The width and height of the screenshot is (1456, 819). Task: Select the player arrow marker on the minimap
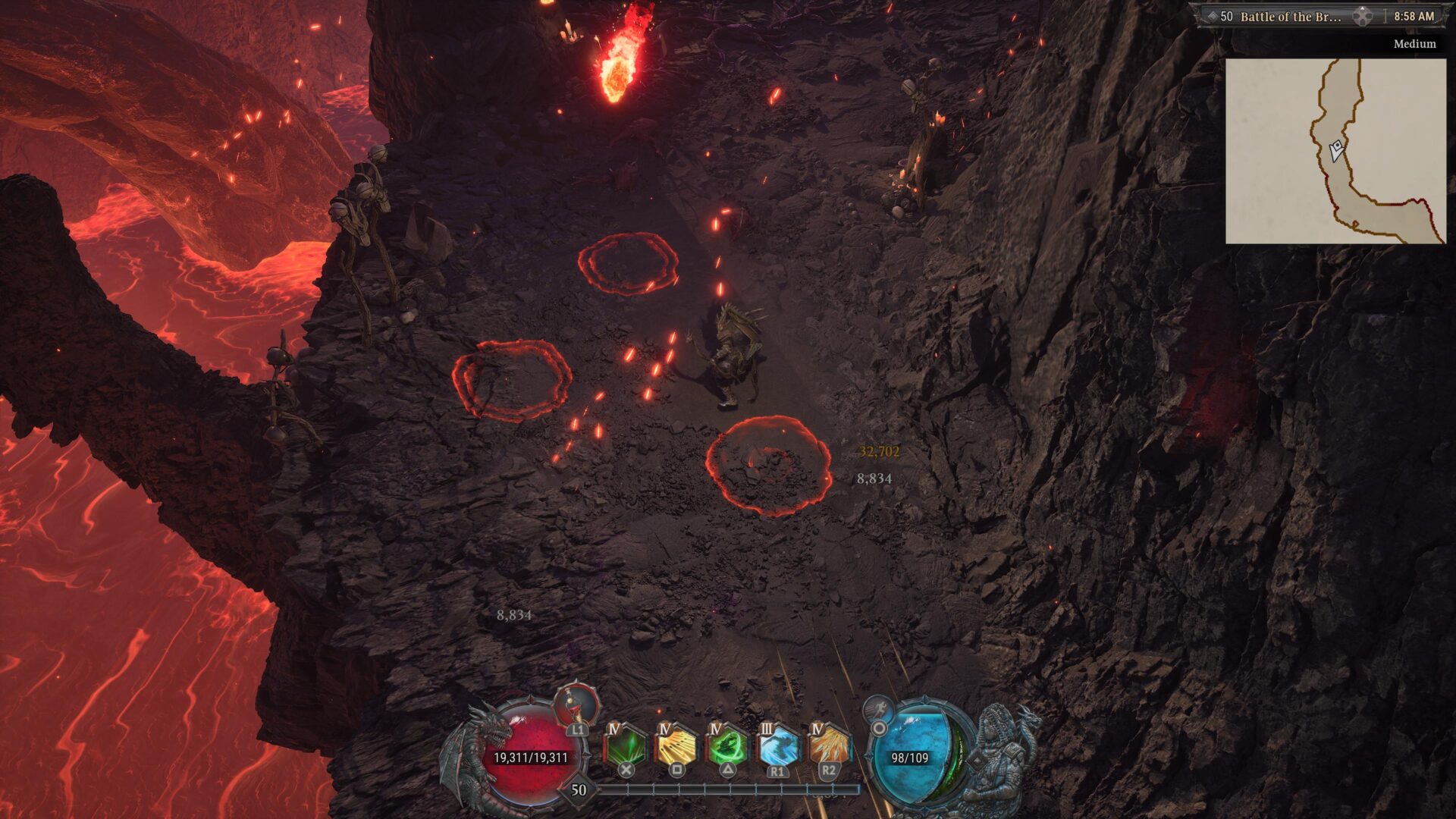(x=1336, y=149)
